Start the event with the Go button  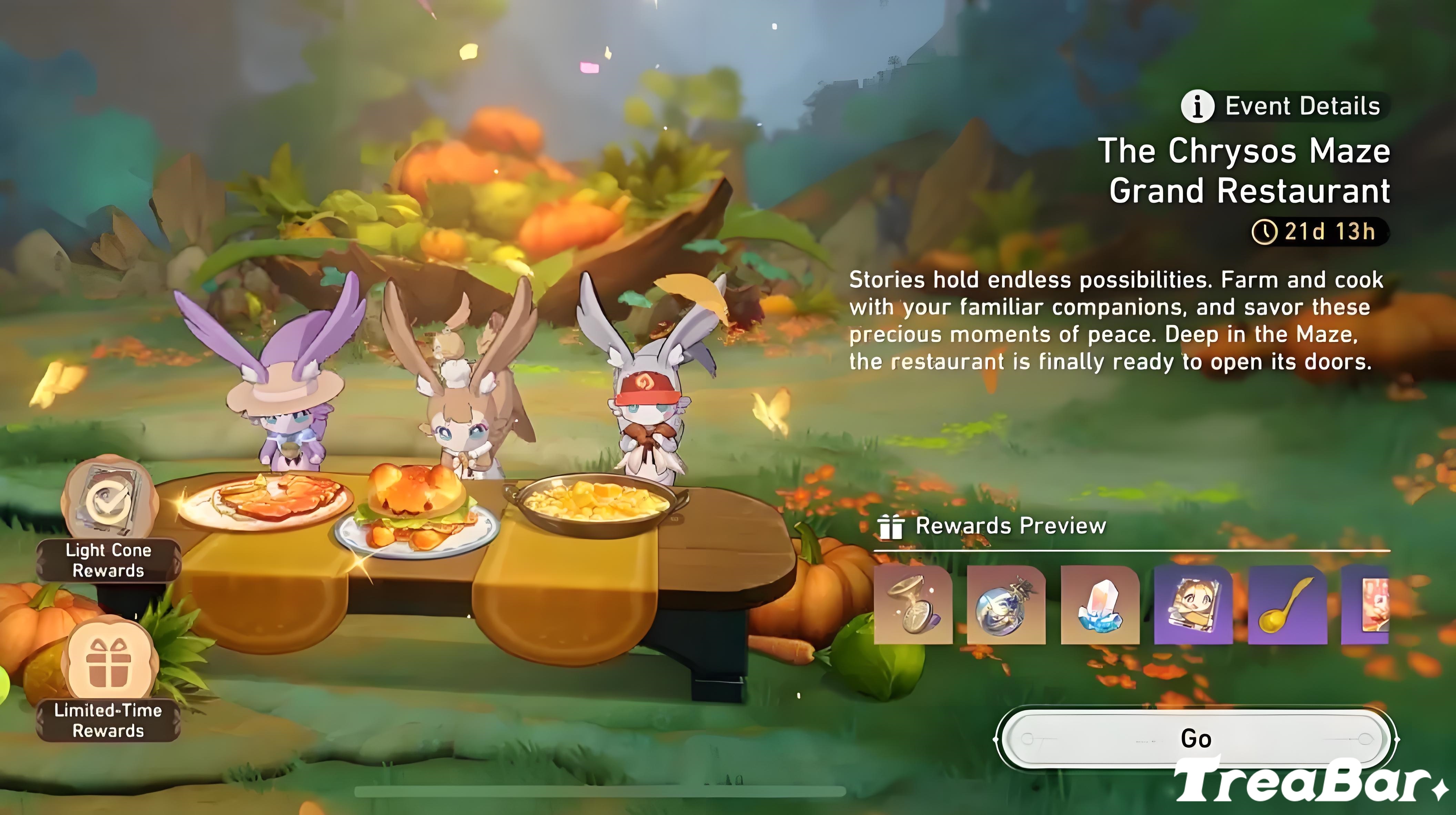click(x=1195, y=738)
